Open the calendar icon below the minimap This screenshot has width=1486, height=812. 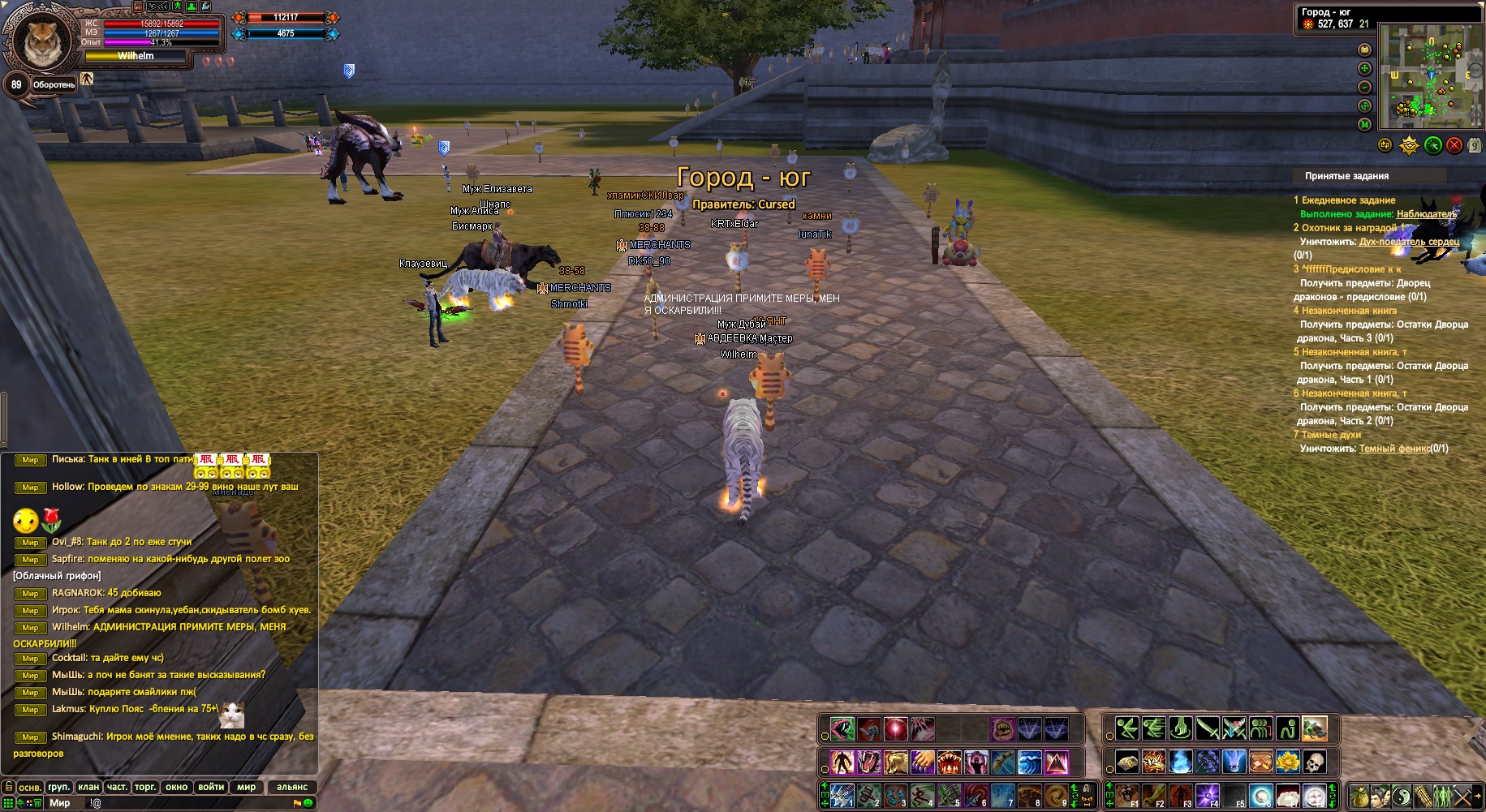[x=1474, y=145]
